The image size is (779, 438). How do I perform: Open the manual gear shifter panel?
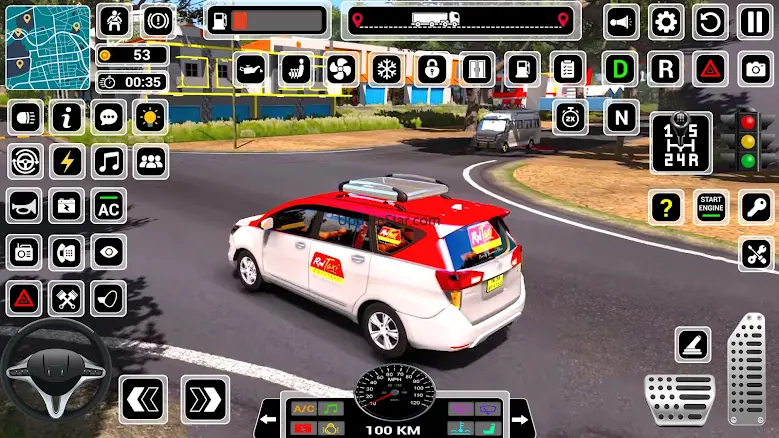(x=681, y=143)
